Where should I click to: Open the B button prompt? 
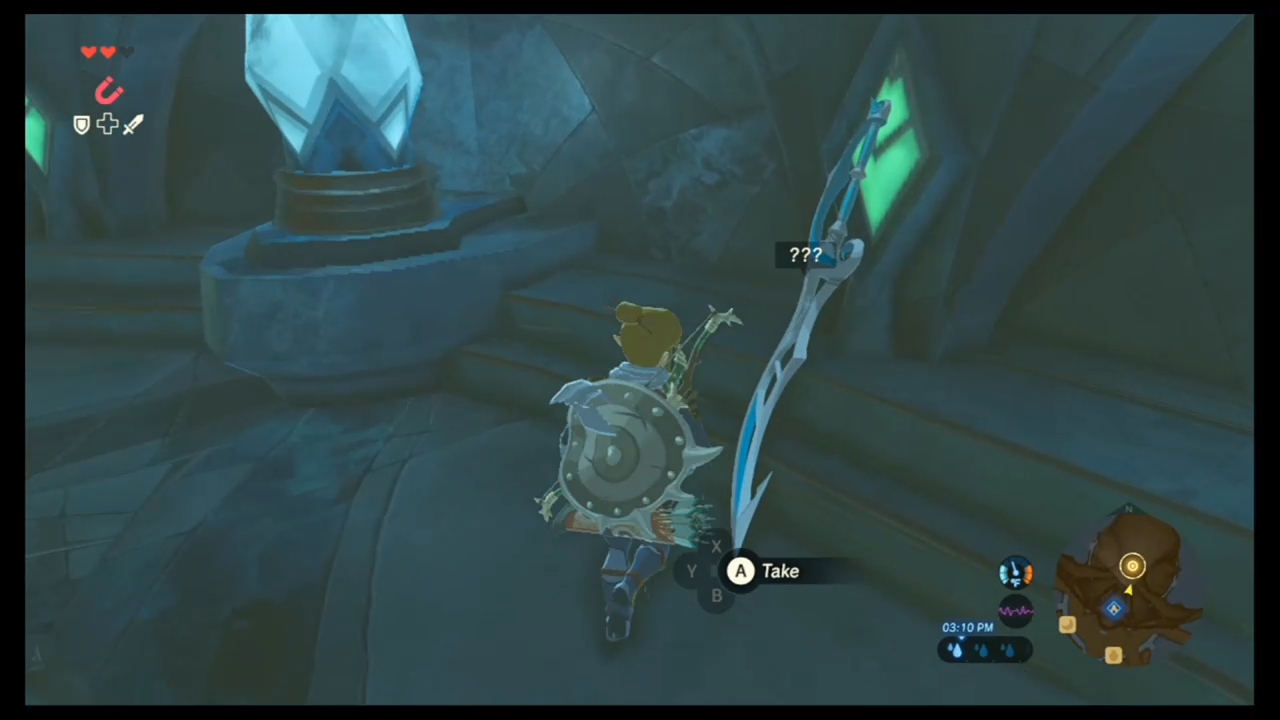(716, 595)
